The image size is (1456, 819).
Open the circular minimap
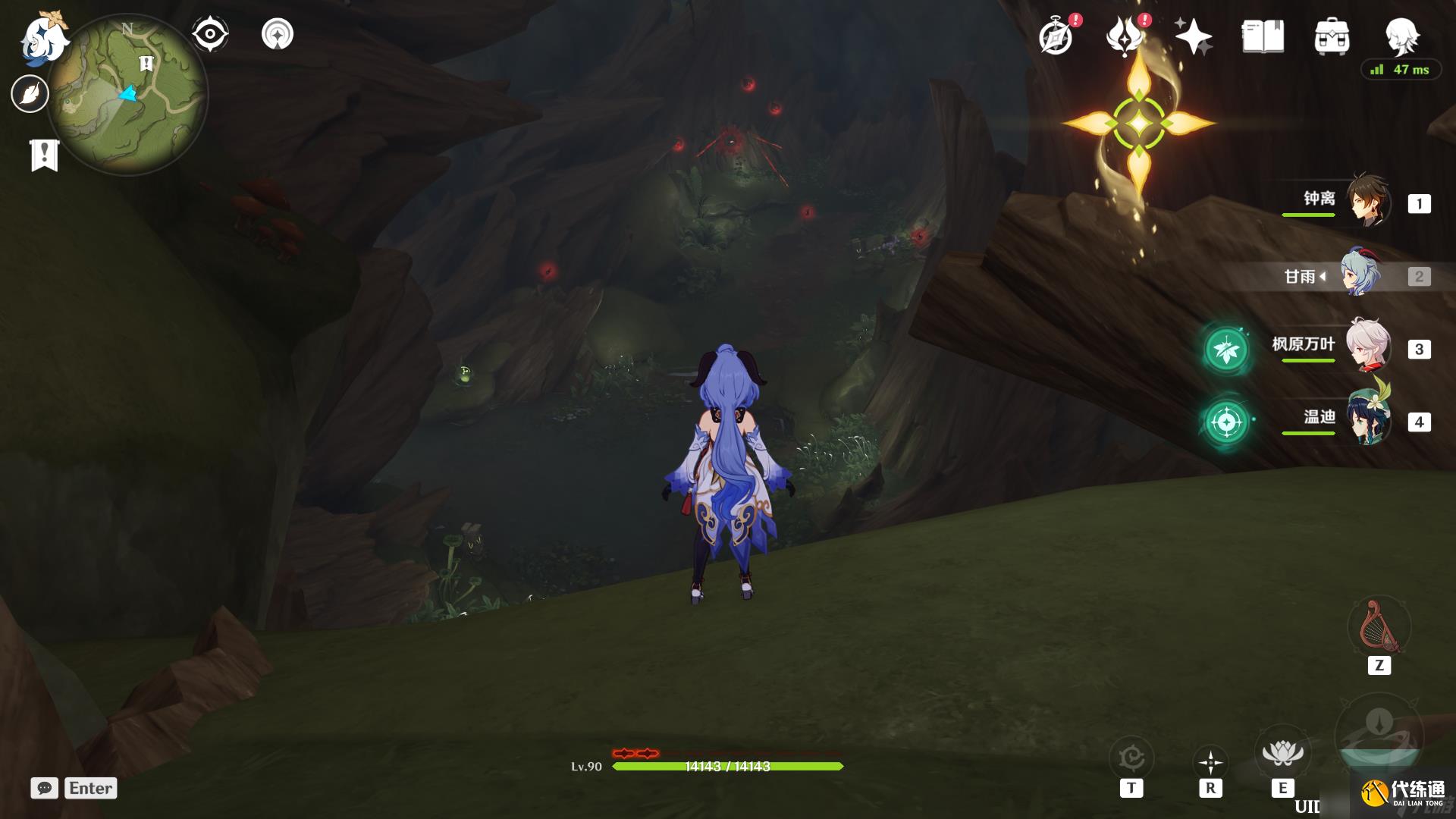[127, 95]
